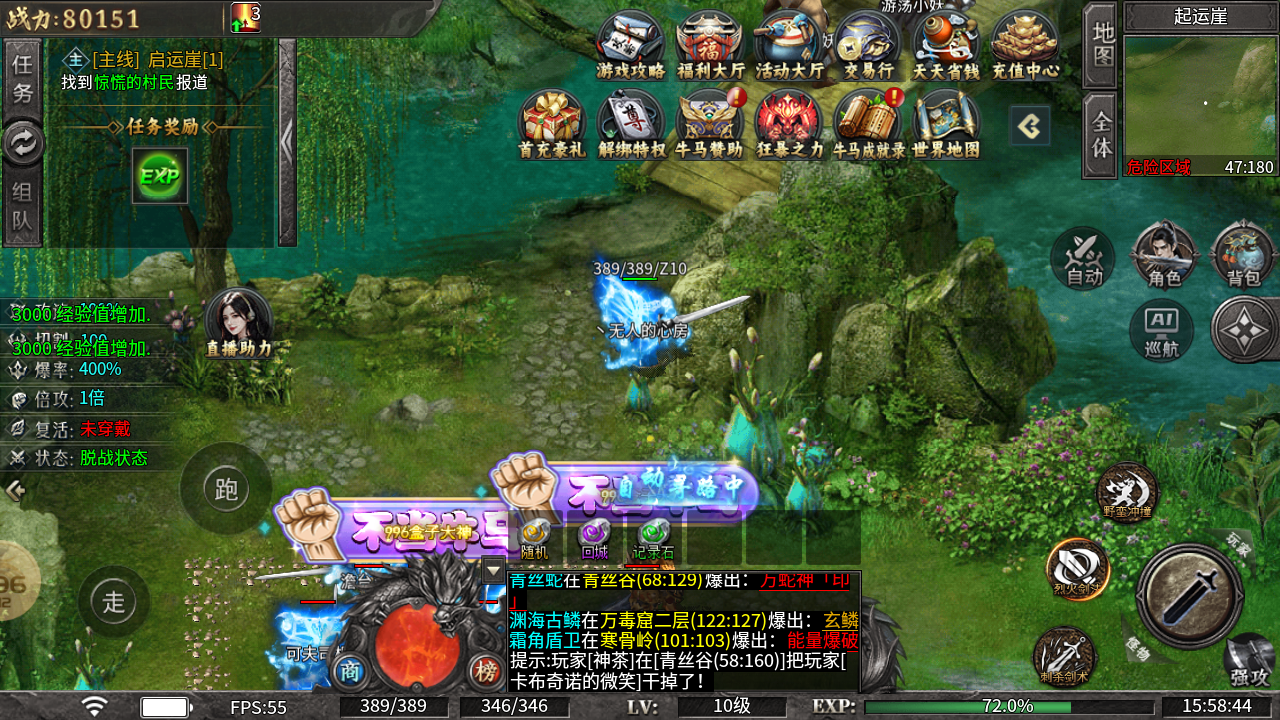Switch to the 地图 minimap tab
Screen dimensions: 1280x720
pos(1101,44)
